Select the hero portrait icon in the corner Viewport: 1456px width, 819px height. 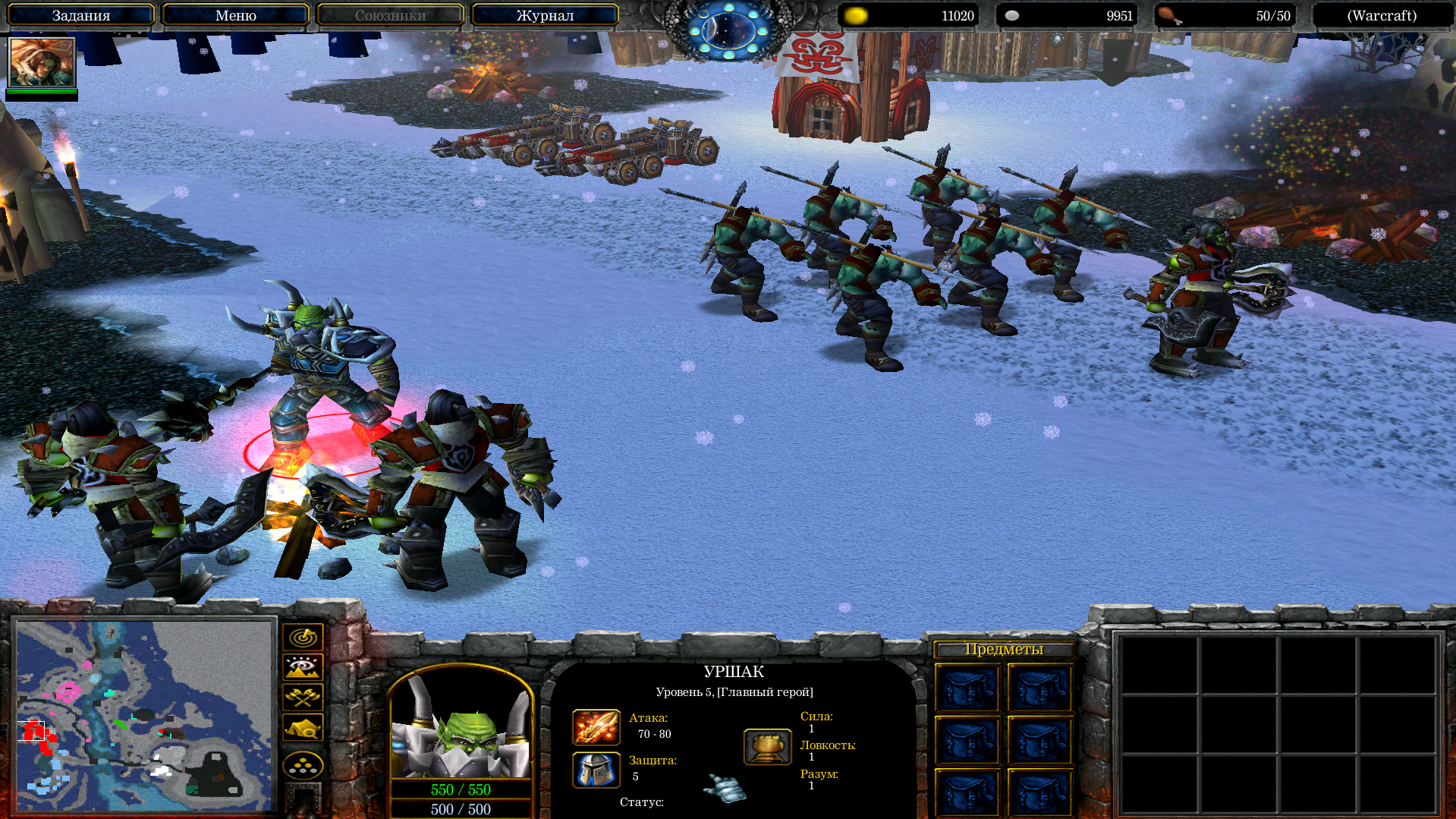click(42, 62)
